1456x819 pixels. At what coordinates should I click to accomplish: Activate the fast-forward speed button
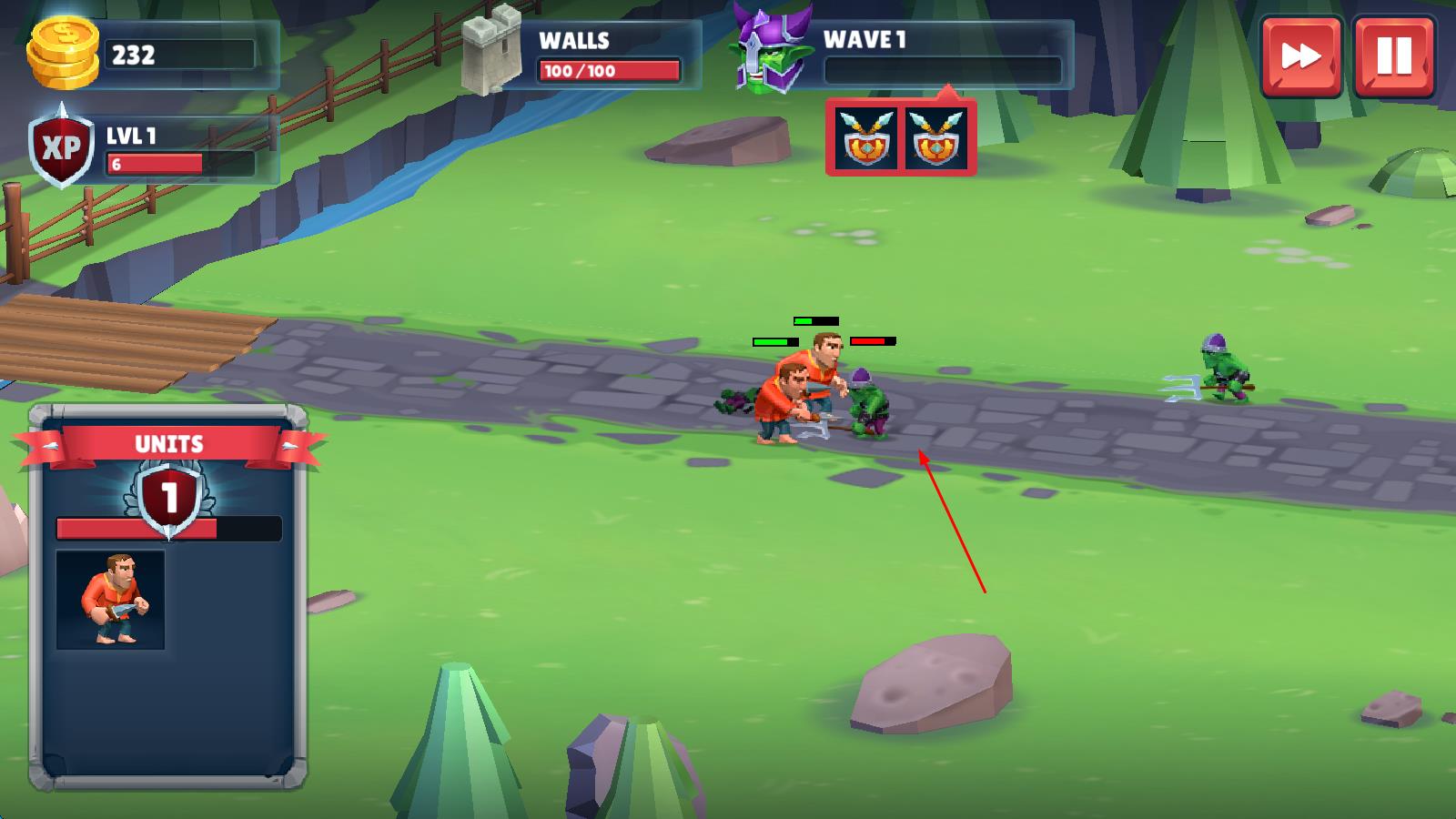point(1300,56)
